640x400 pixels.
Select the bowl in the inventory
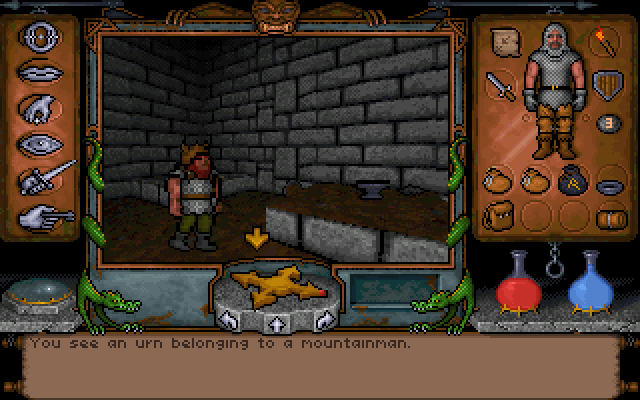point(606,185)
